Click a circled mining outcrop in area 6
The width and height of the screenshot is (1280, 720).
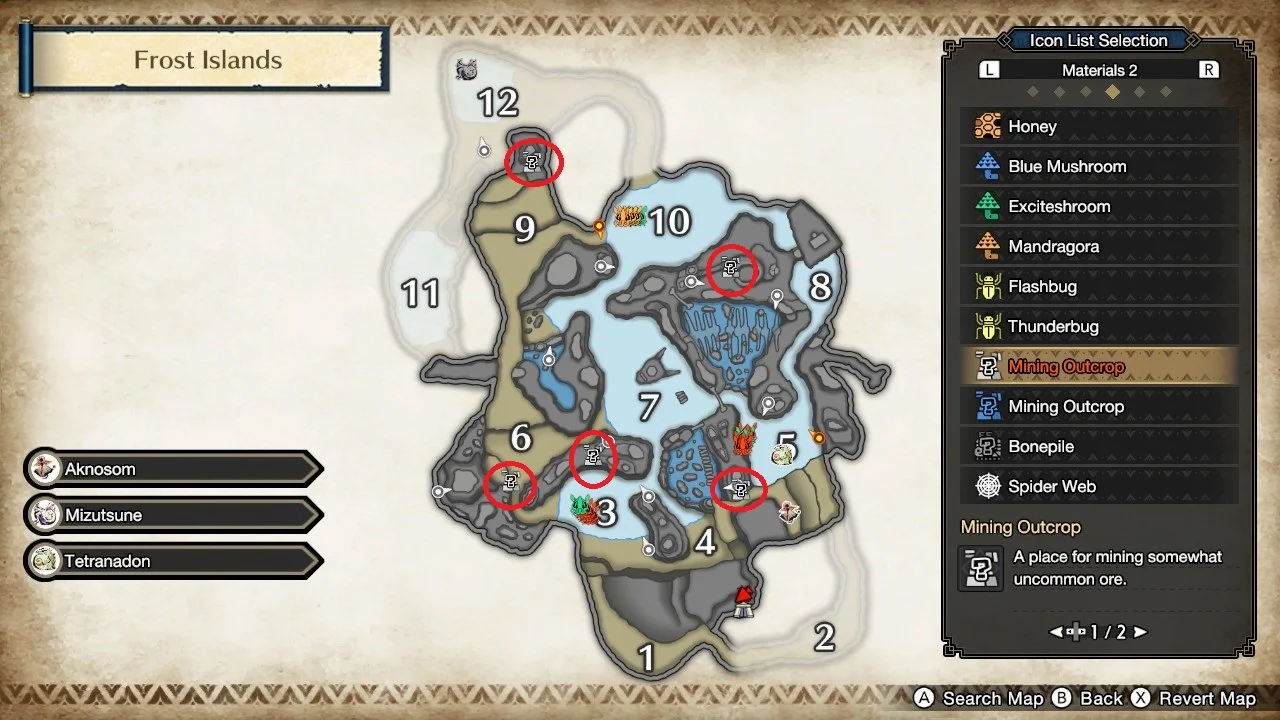tap(512, 485)
